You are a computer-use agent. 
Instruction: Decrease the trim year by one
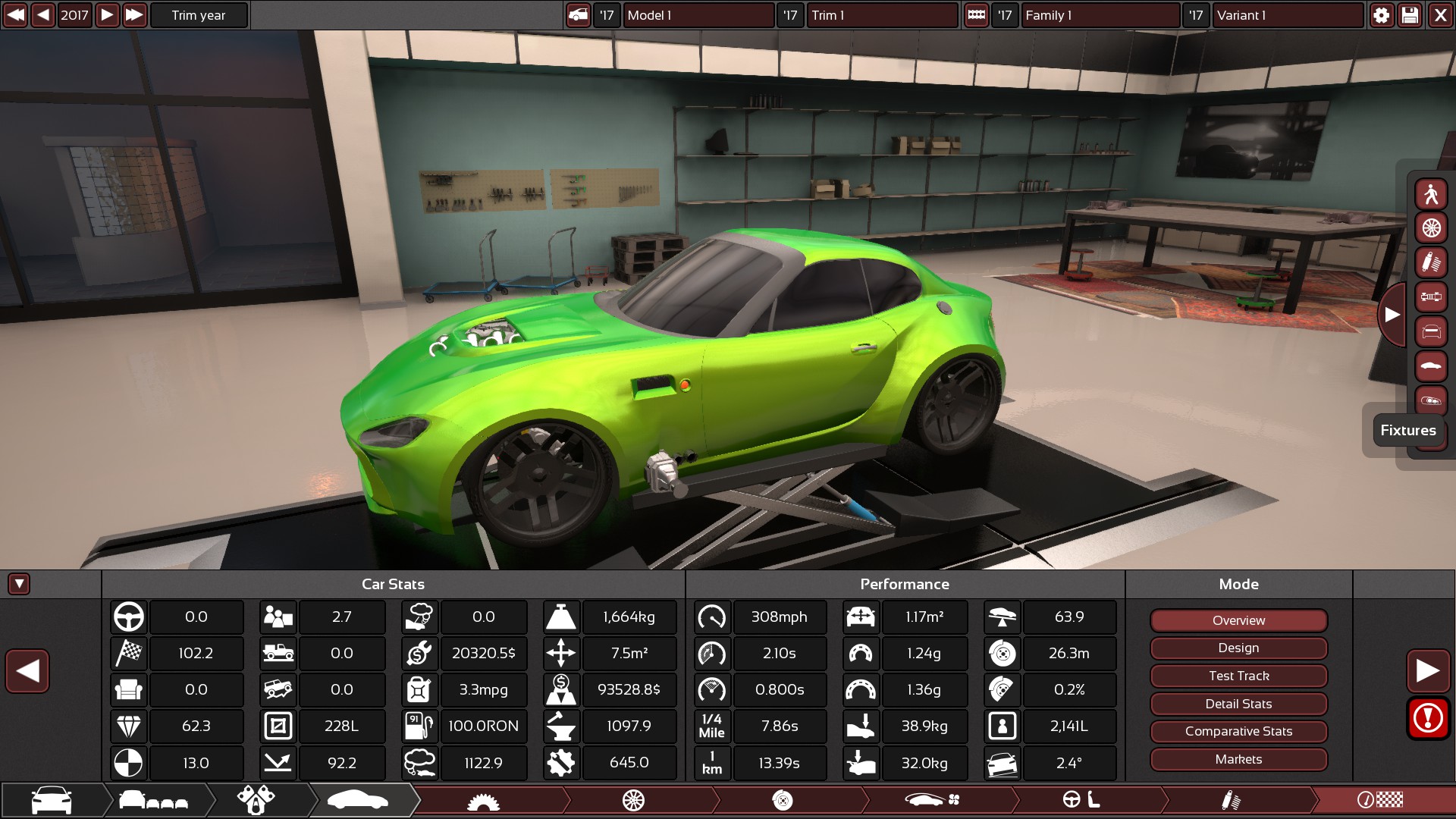click(43, 15)
